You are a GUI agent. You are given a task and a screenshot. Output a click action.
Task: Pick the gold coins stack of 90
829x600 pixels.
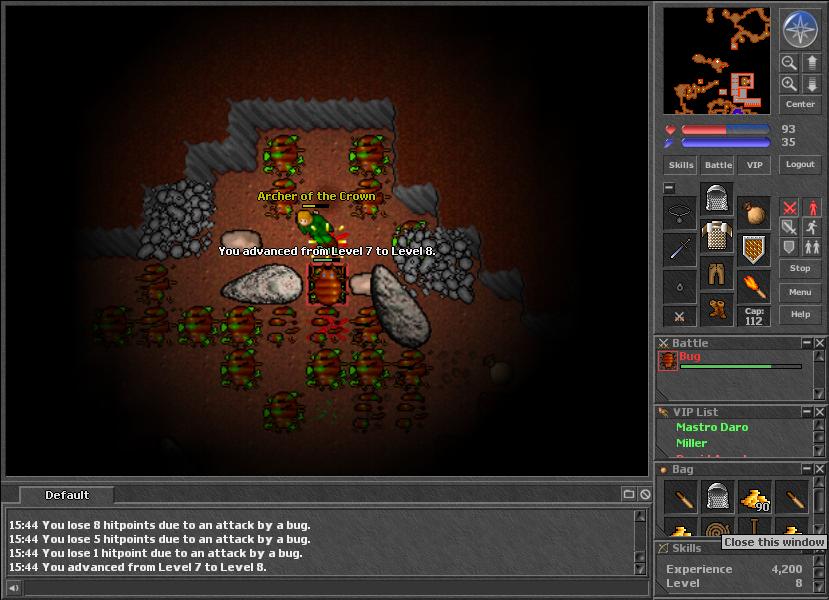[x=754, y=496]
